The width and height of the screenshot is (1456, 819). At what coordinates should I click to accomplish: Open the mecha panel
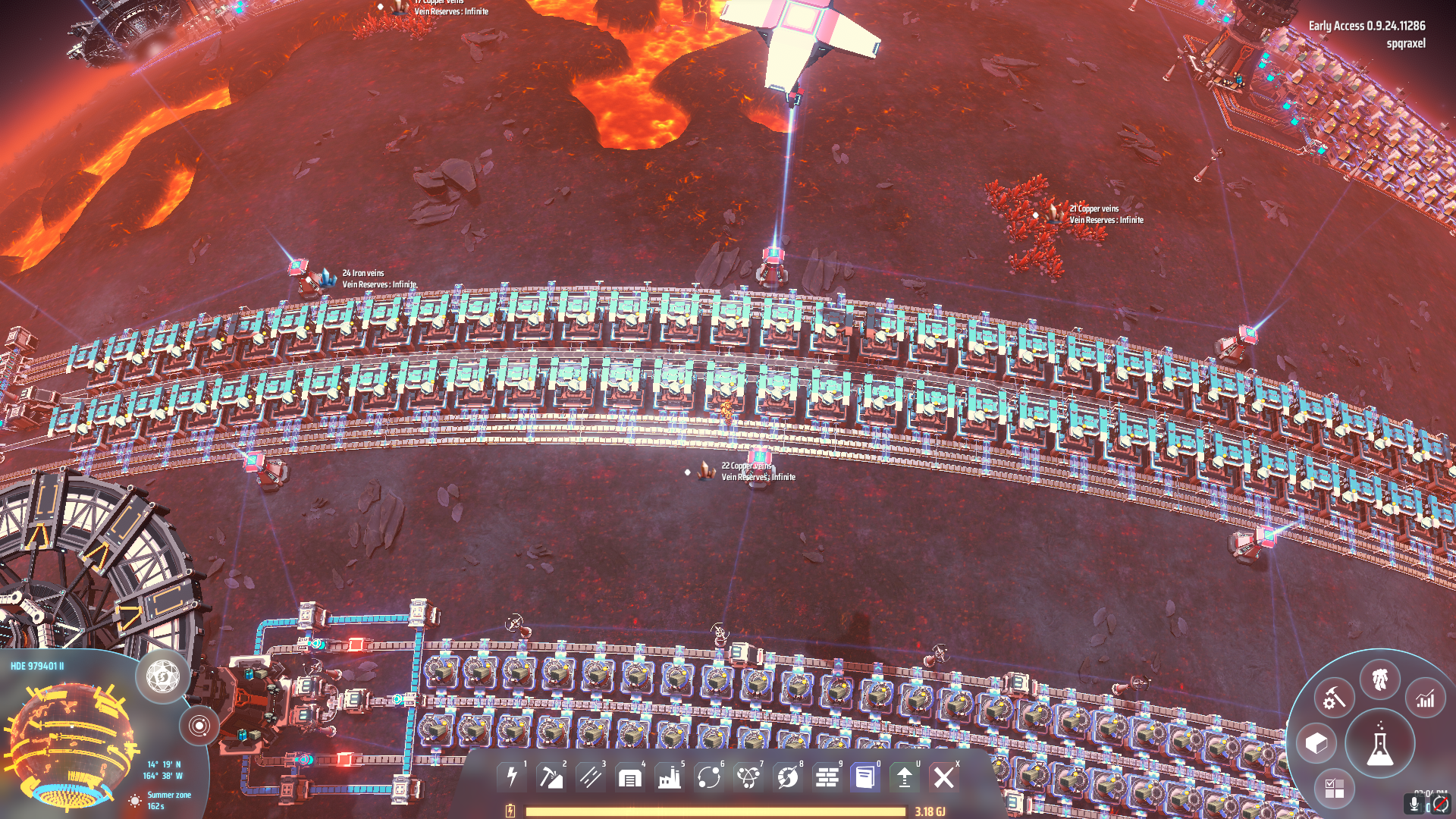[x=1379, y=679]
